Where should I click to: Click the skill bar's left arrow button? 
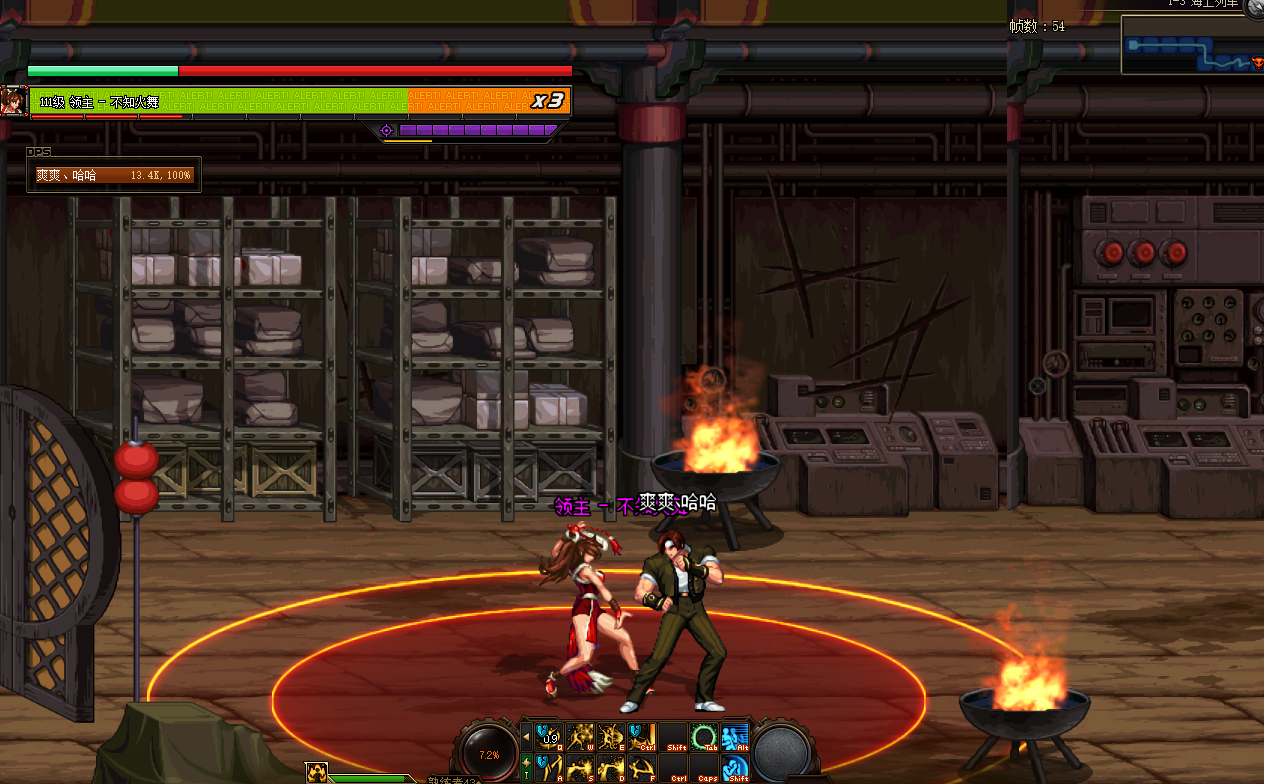(x=527, y=738)
